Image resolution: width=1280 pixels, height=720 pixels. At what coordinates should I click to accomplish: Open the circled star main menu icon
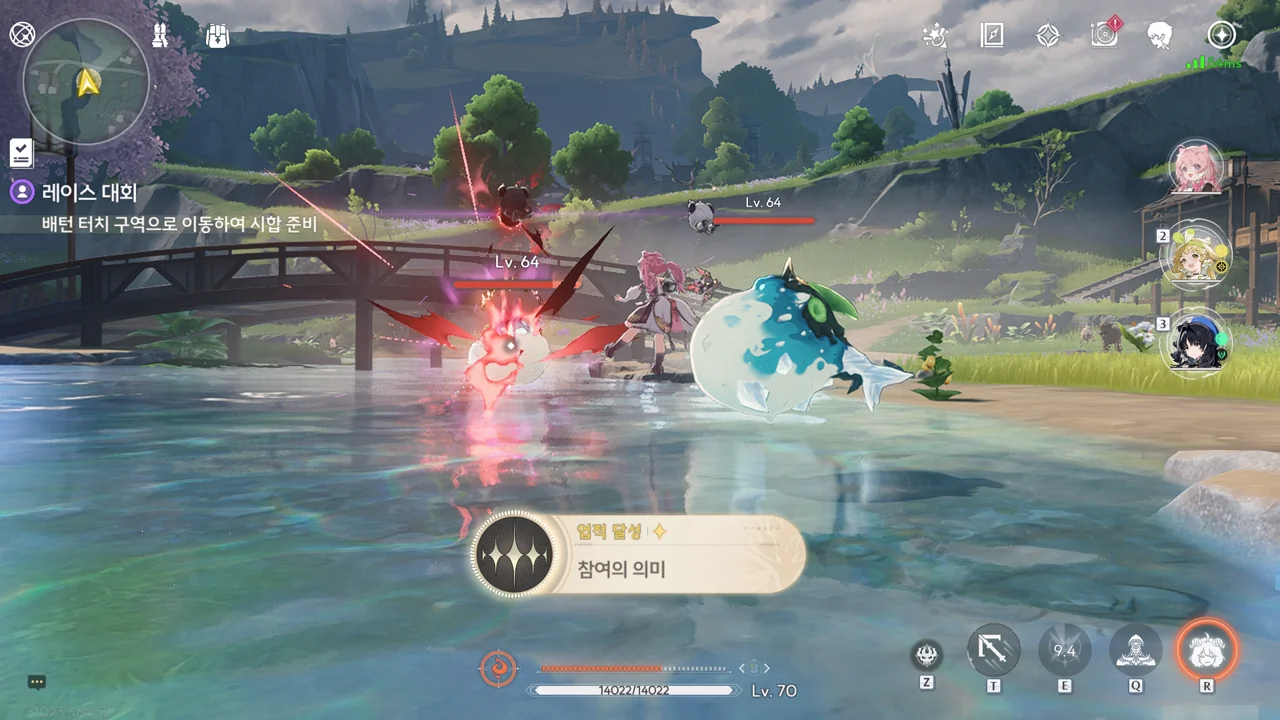[x=1221, y=36]
